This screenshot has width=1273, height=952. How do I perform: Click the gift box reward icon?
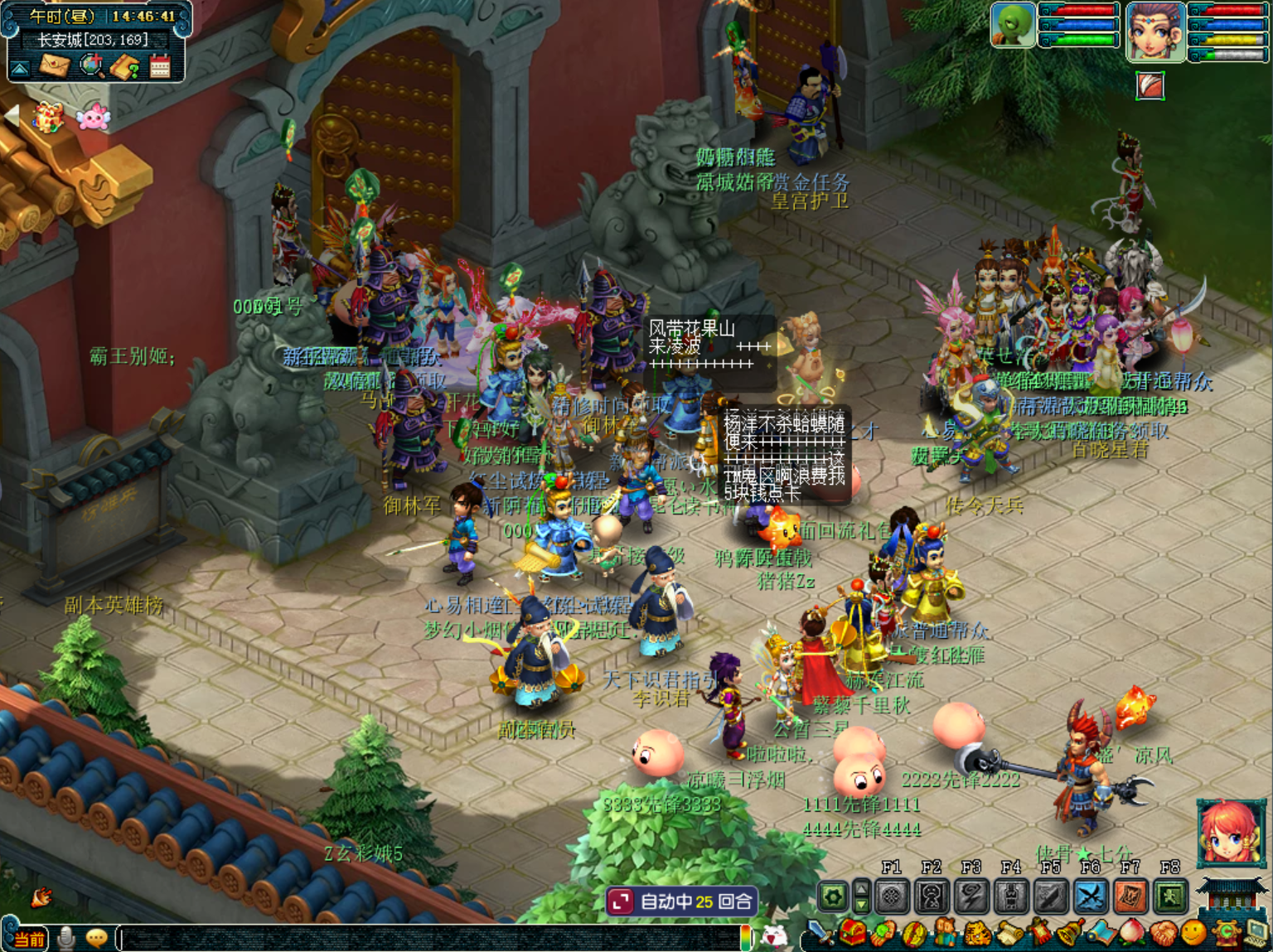(47, 118)
